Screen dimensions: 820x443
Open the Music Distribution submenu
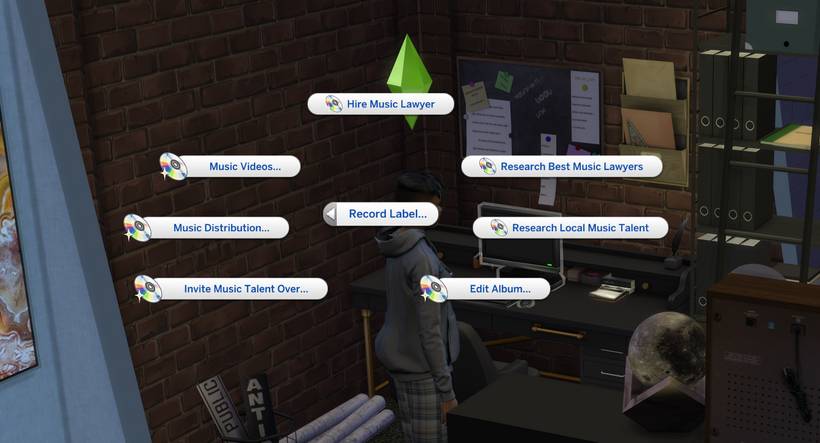(x=220, y=228)
